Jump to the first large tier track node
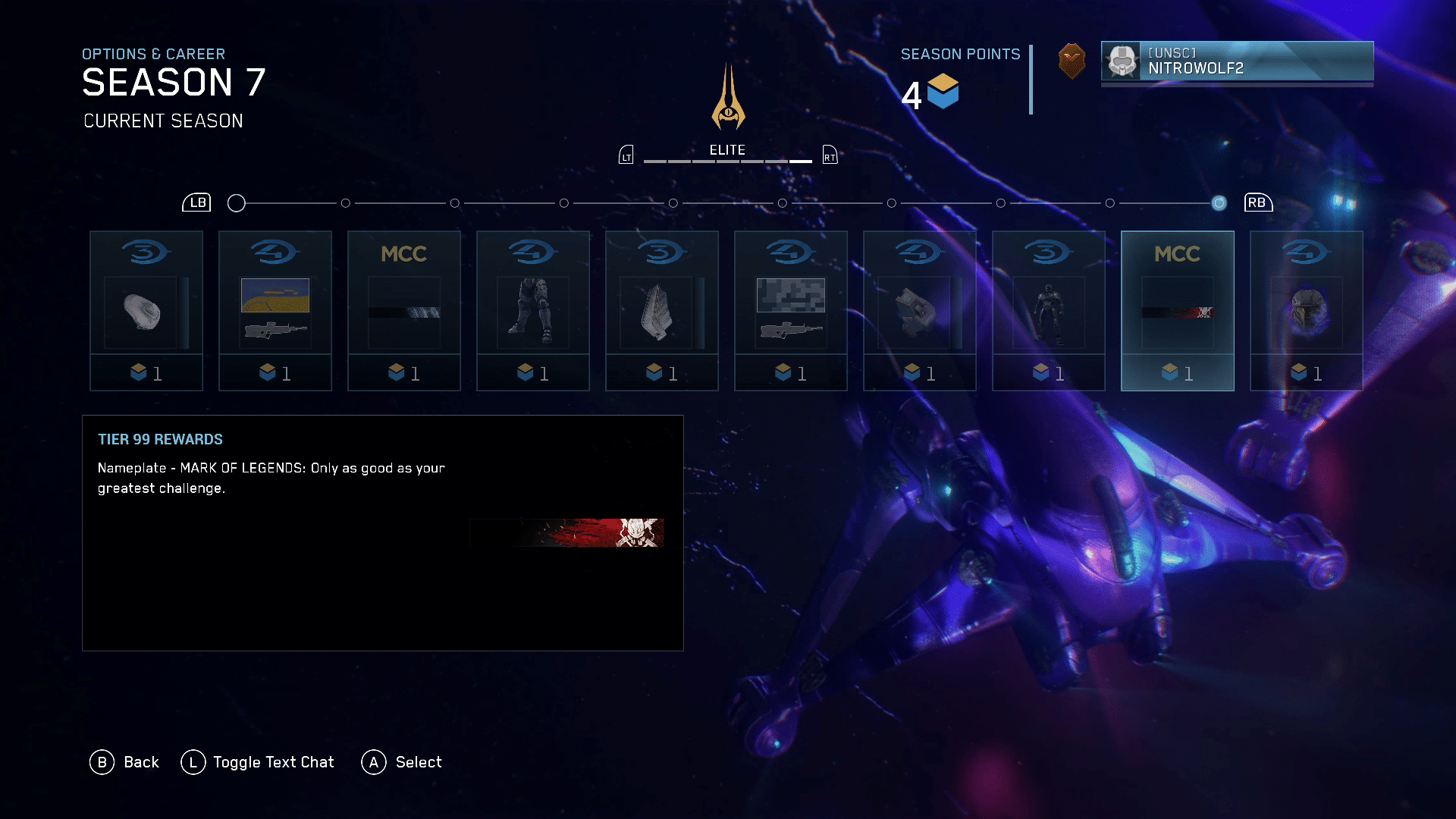Image resolution: width=1456 pixels, height=819 pixels. (x=237, y=203)
